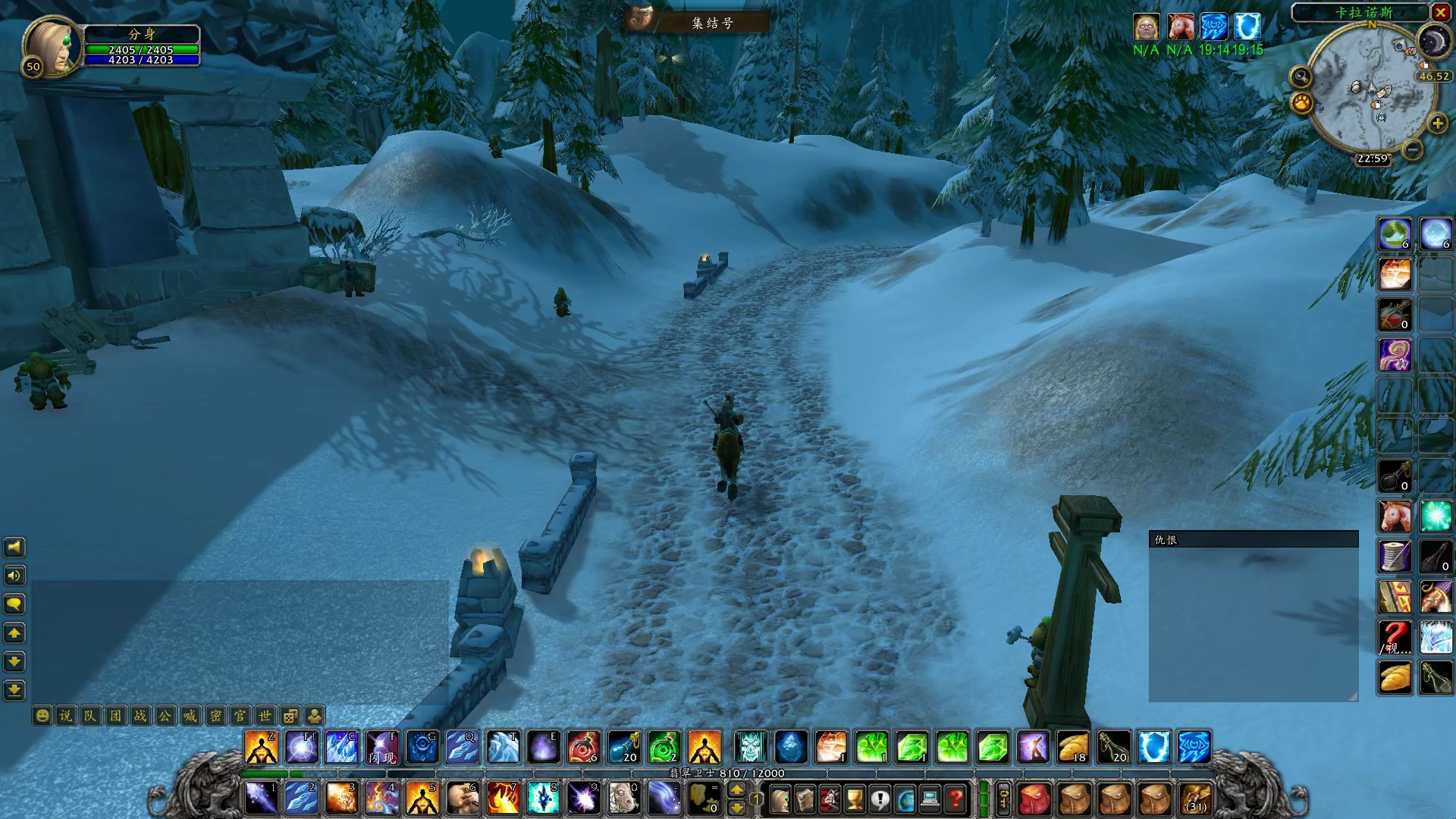Open the tracking menu paw icon
Screen dimensions: 1456x819
tap(1302, 102)
